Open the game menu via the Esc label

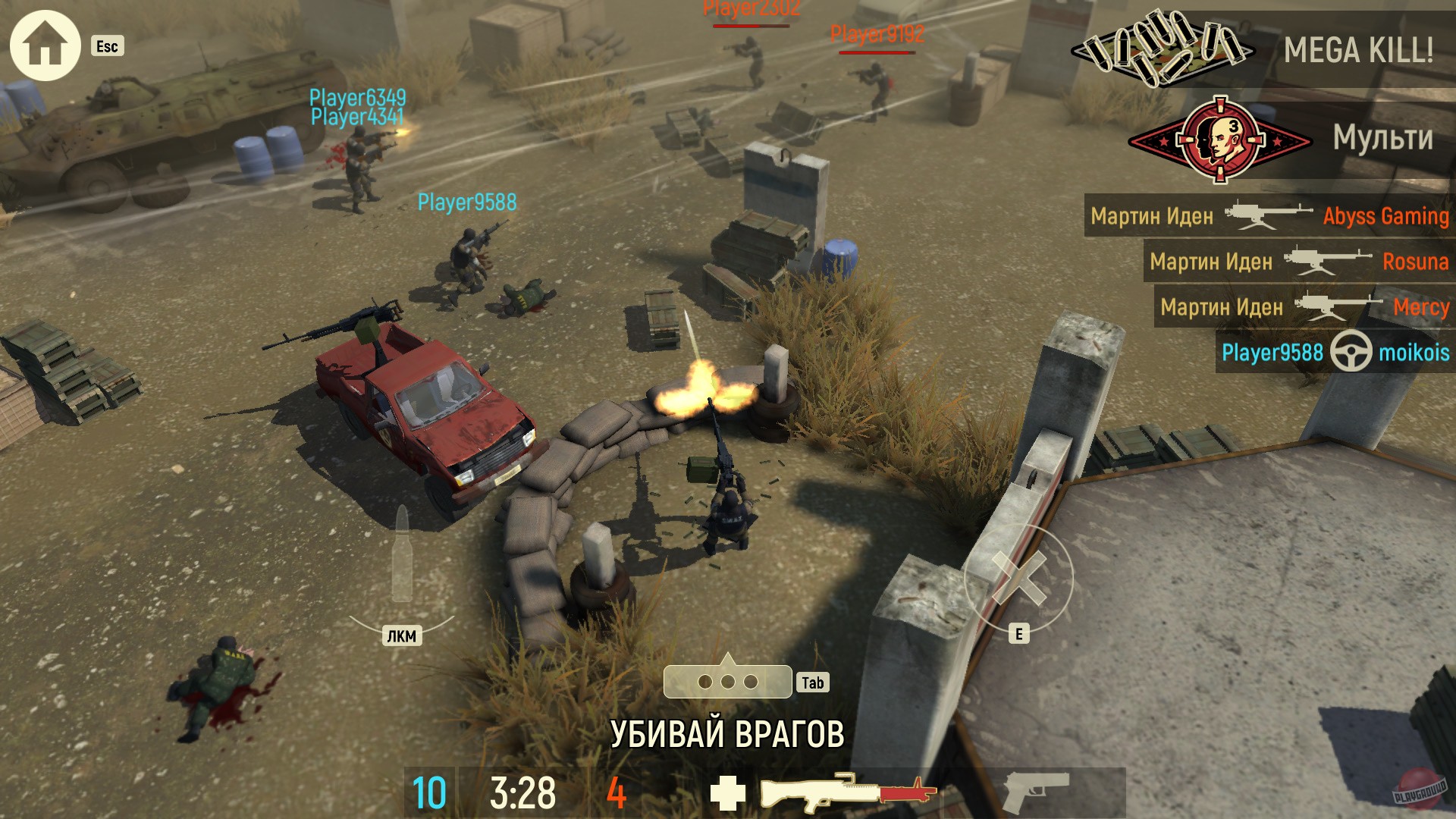(108, 47)
